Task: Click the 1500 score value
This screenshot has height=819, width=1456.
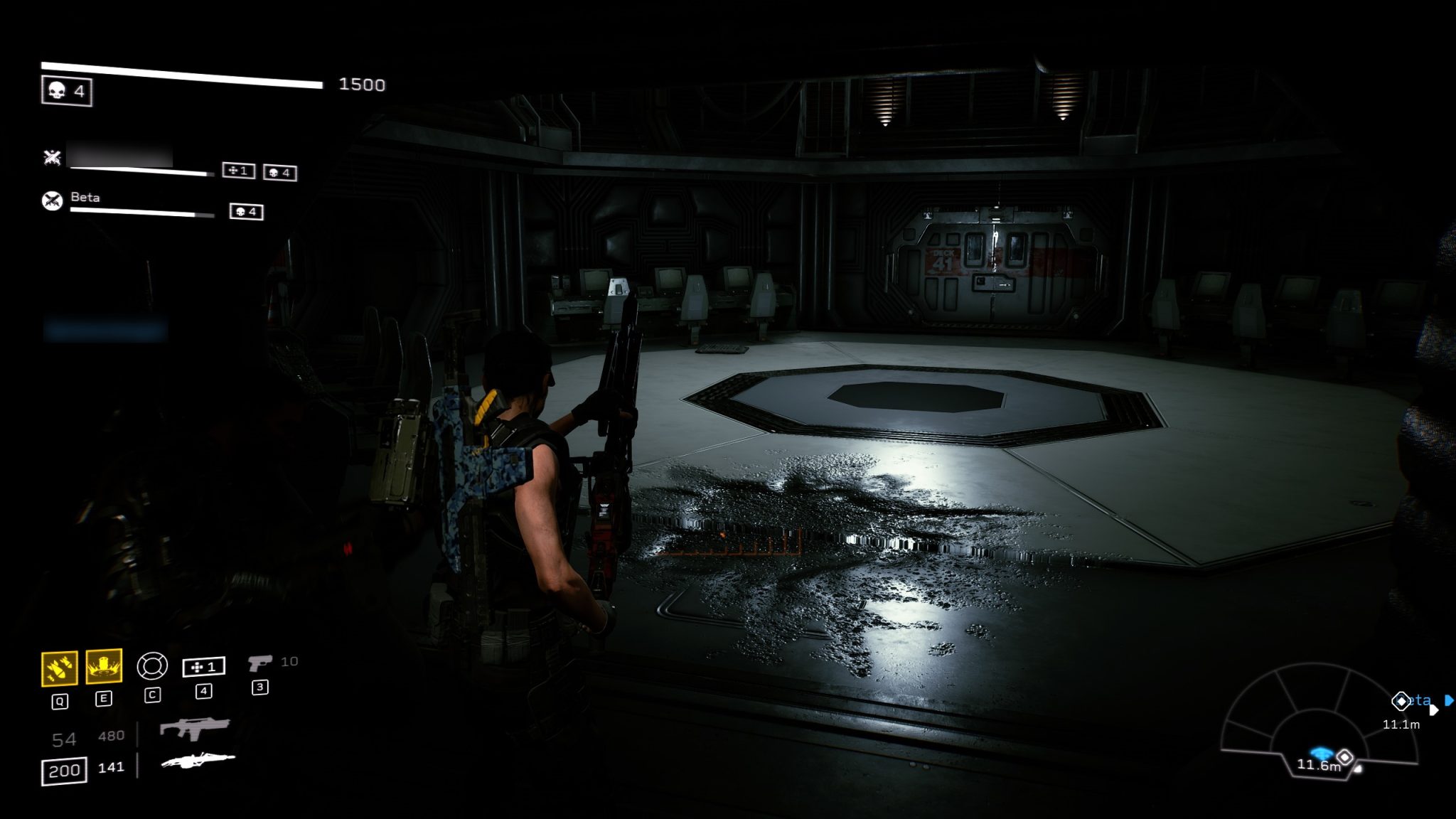Action: [363, 85]
